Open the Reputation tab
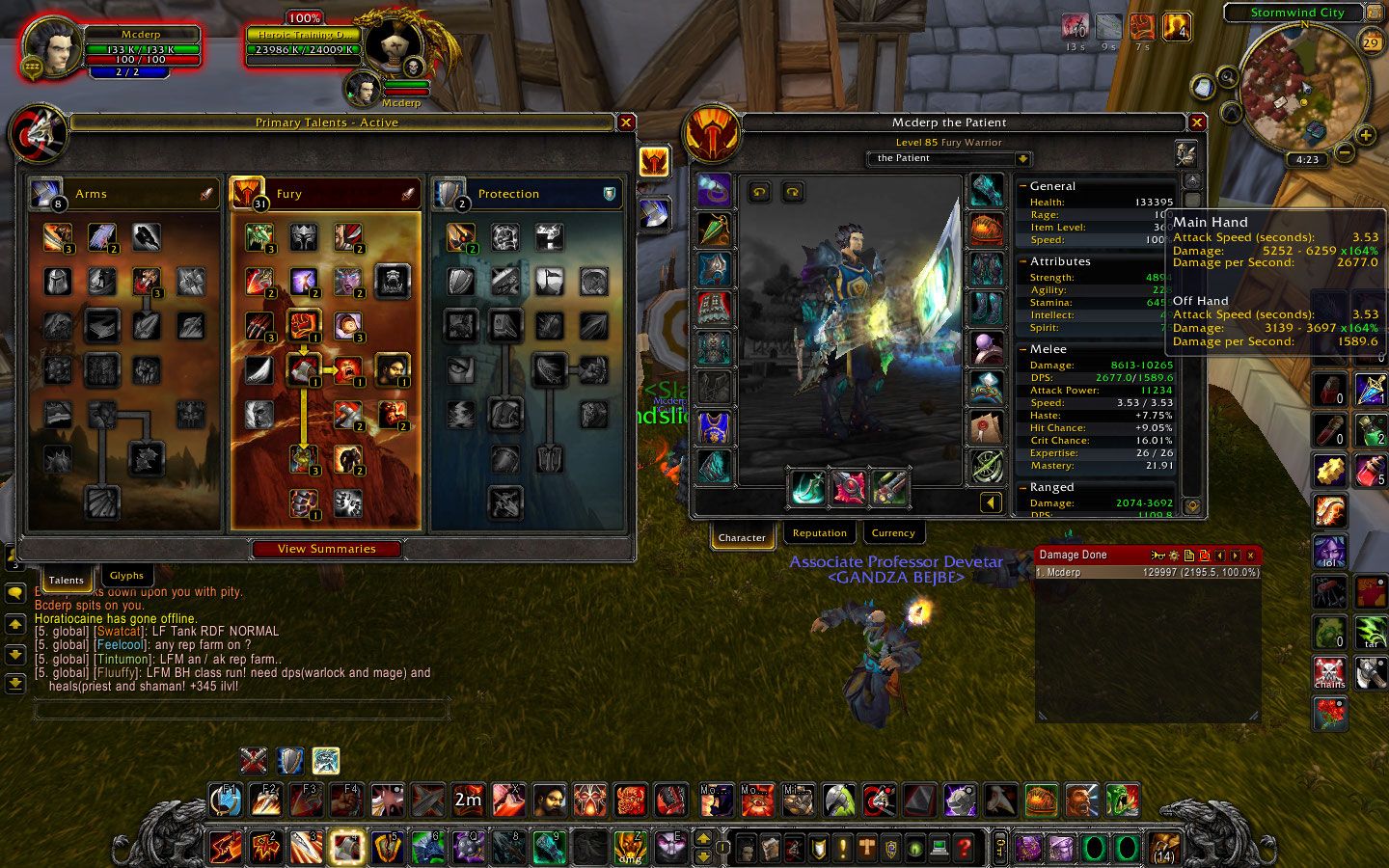 [819, 533]
